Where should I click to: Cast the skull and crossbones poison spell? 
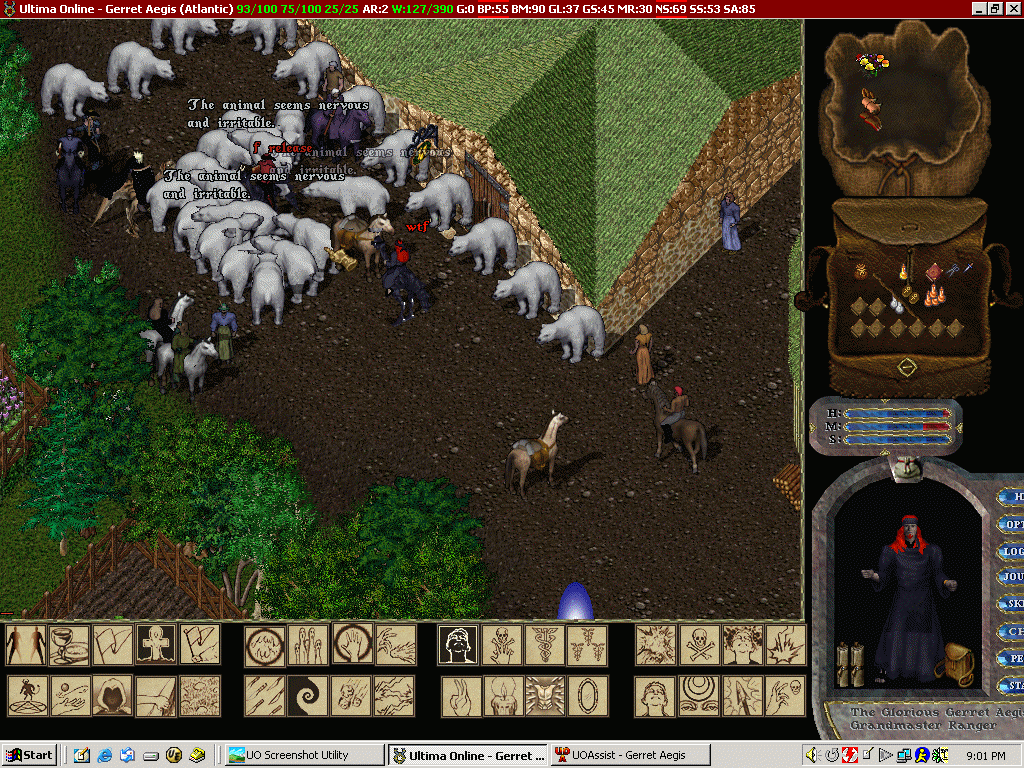(x=699, y=645)
